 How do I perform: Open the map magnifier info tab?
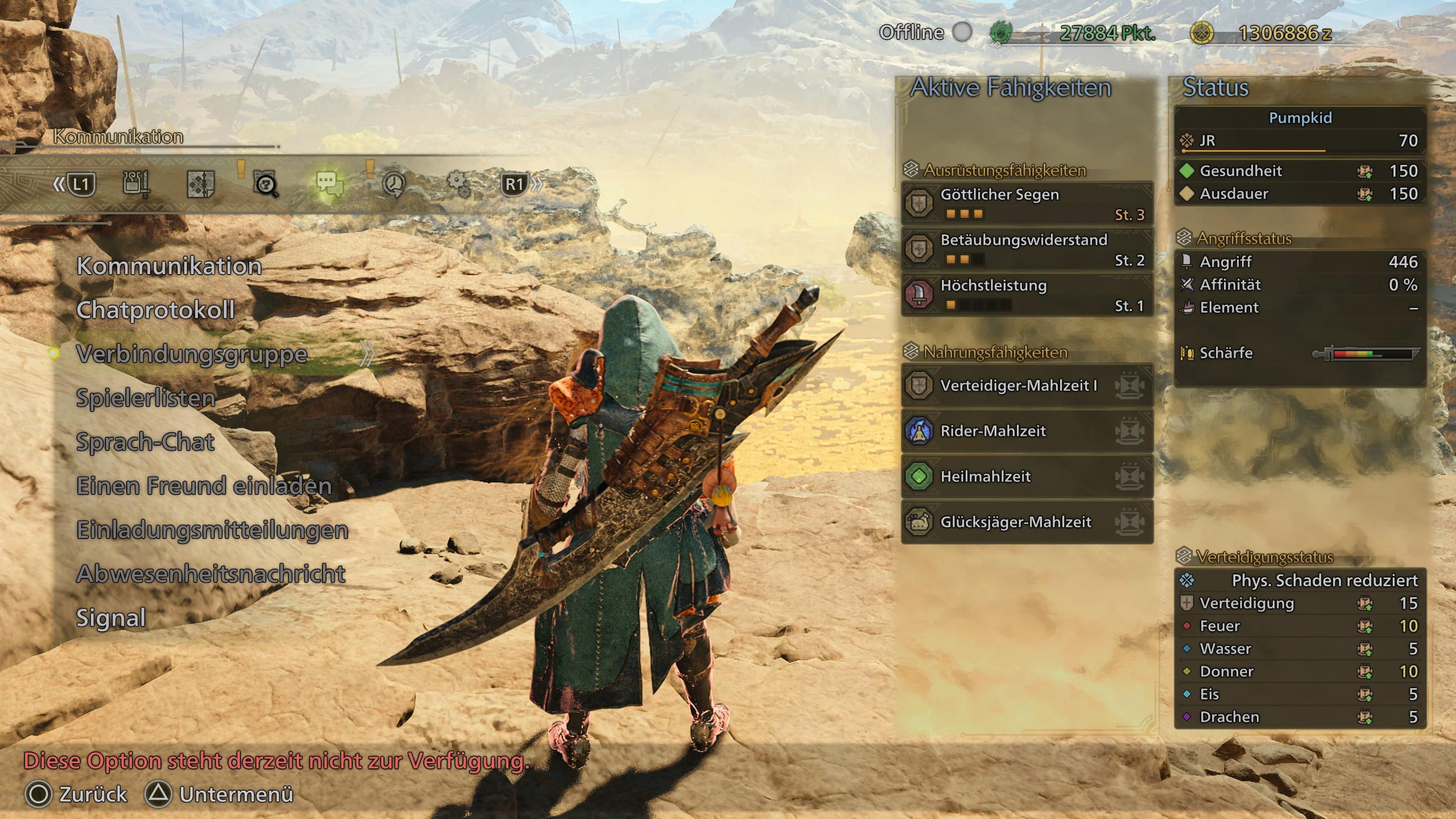265,184
